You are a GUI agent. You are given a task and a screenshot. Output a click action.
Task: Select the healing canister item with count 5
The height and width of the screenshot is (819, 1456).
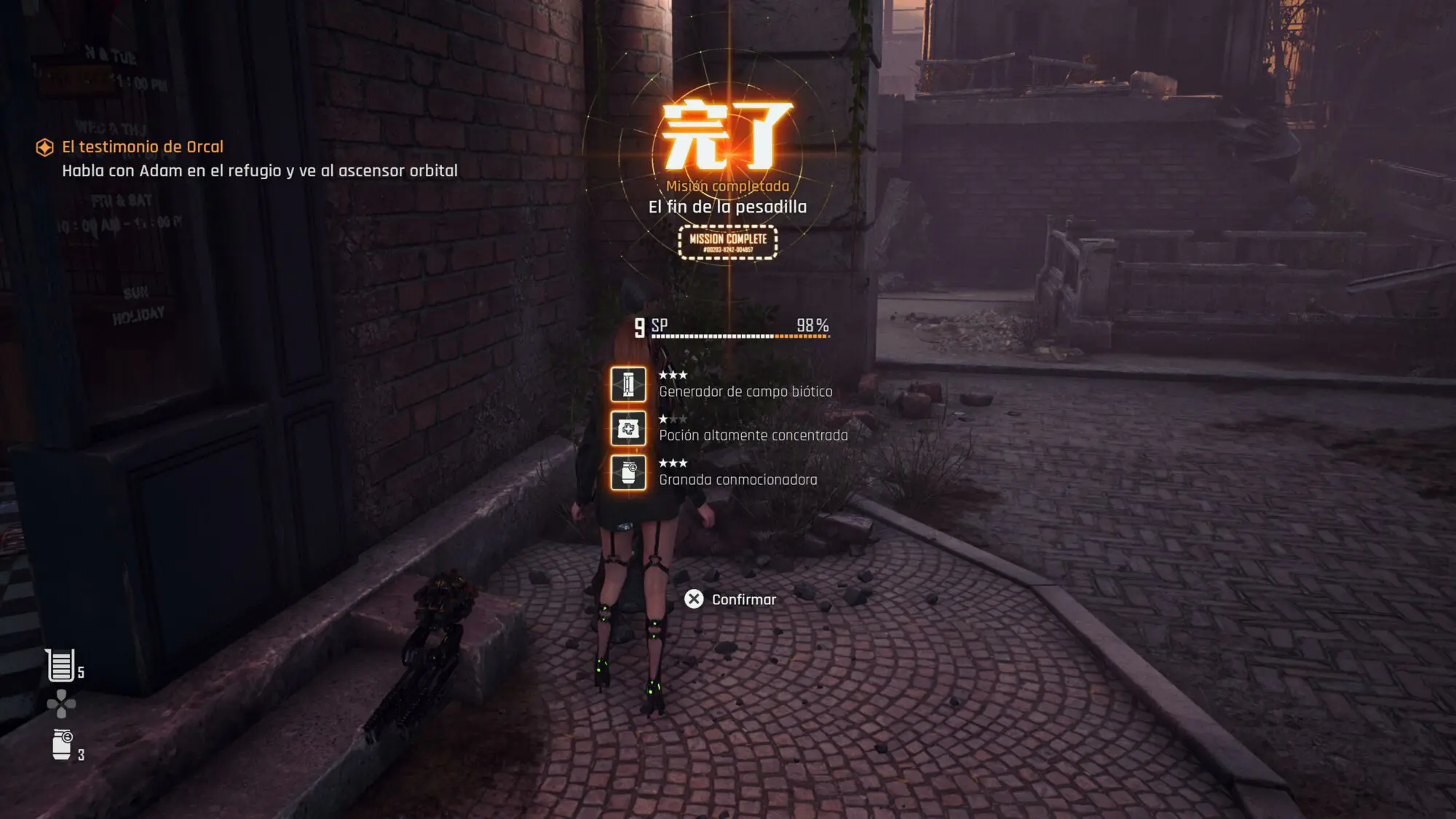[x=61, y=665]
